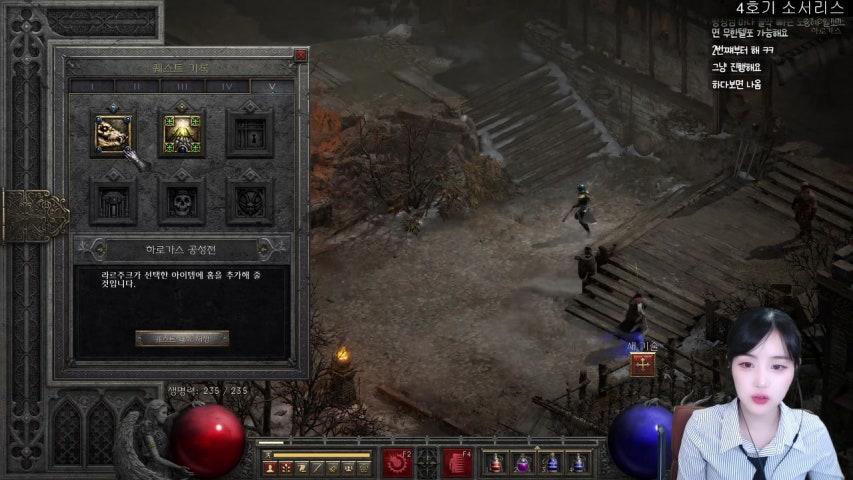Select the Act V quest tab
The image size is (853, 480).
click(x=271, y=87)
